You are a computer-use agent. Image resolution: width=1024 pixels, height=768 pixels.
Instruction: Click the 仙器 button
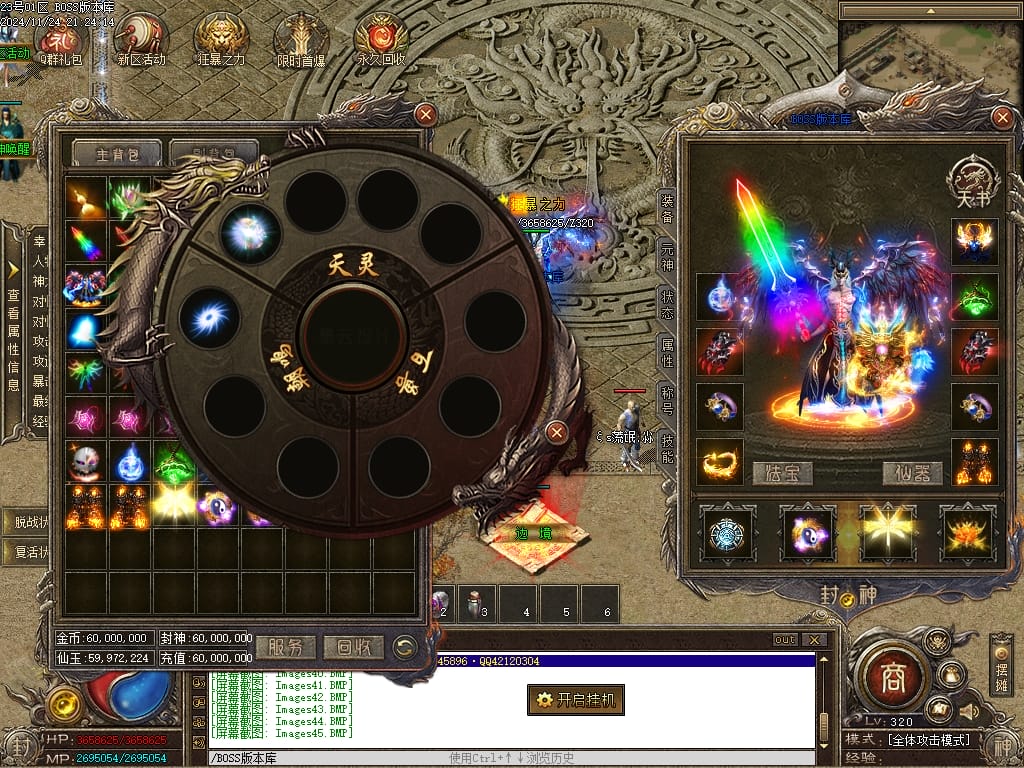point(912,473)
